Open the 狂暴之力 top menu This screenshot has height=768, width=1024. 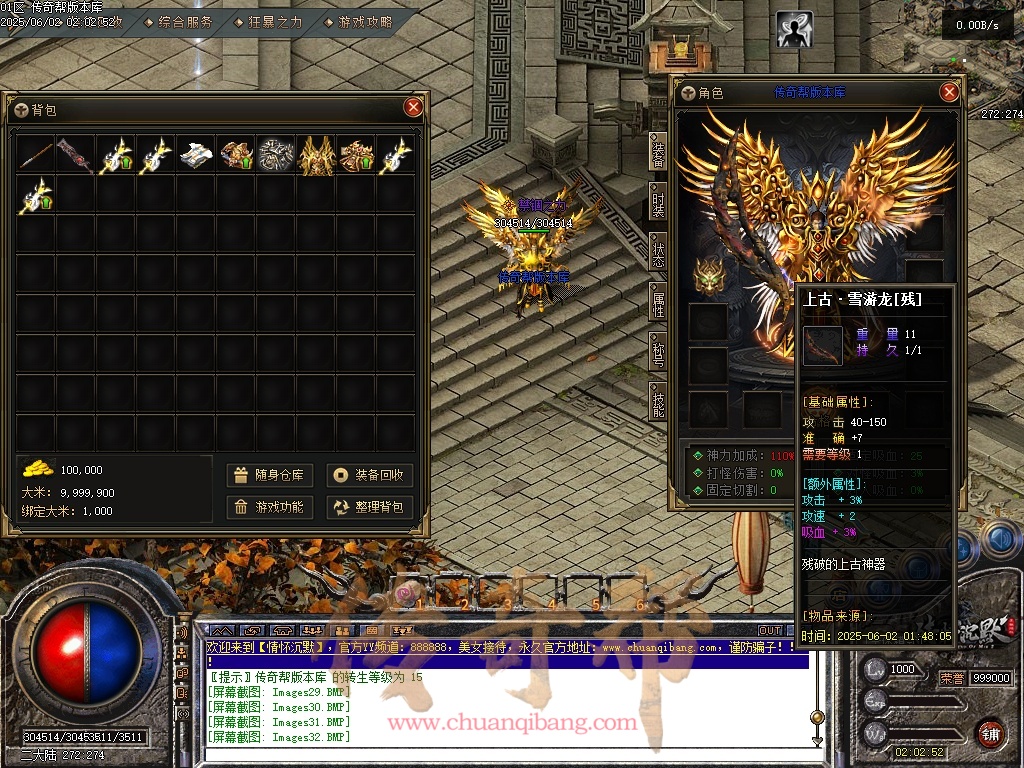tap(270, 22)
